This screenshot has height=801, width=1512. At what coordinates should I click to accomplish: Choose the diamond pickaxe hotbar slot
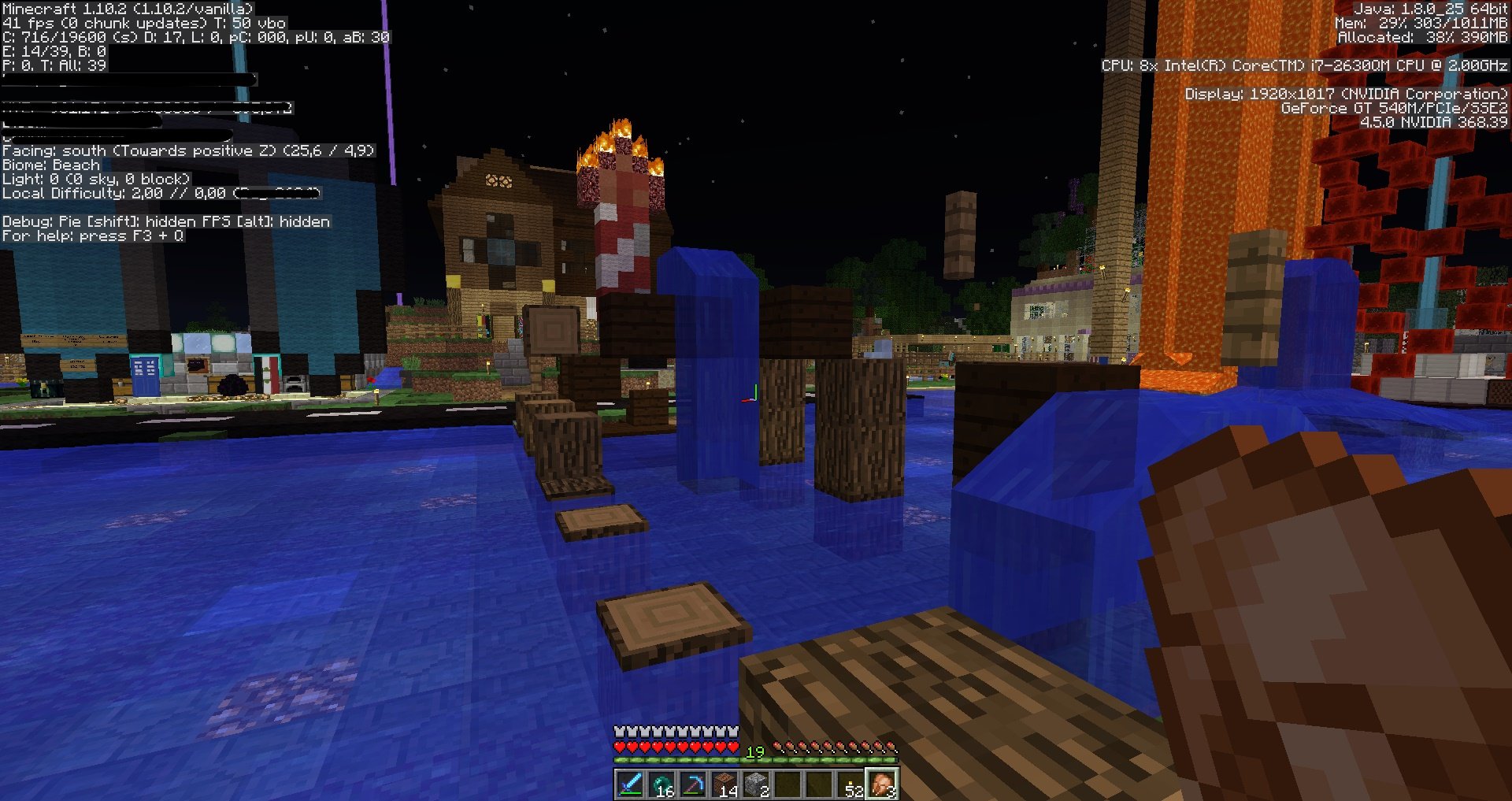[x=693, y=784]
